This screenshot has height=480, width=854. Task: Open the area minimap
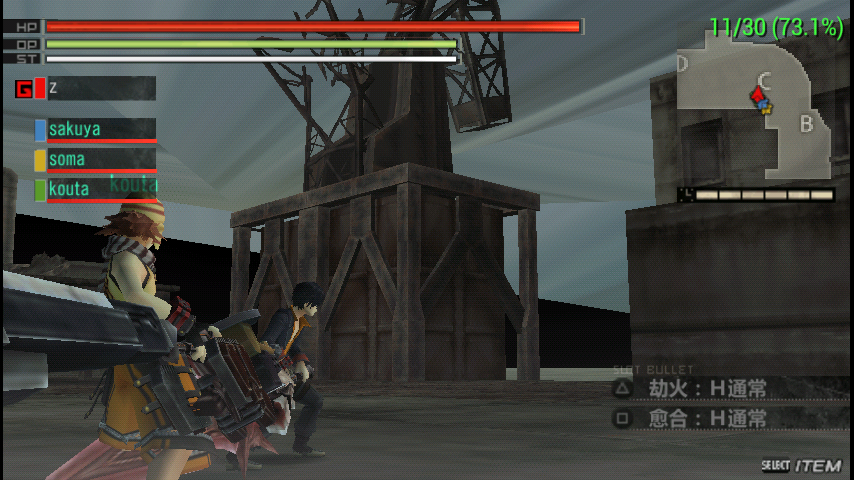click(756, 107)
